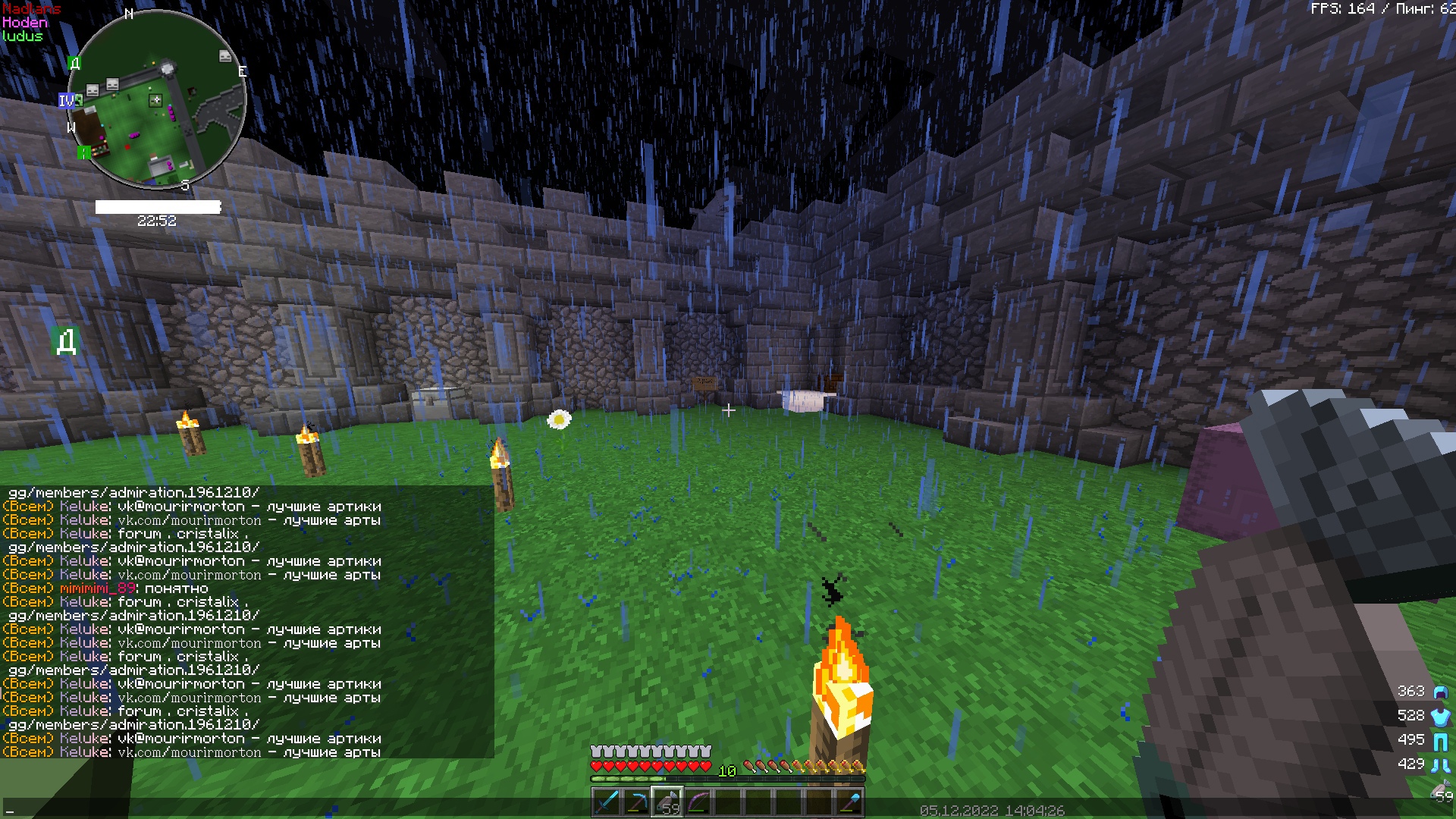
Task: Click the blue IV waypoint marker on minimap
Action: 67,101
